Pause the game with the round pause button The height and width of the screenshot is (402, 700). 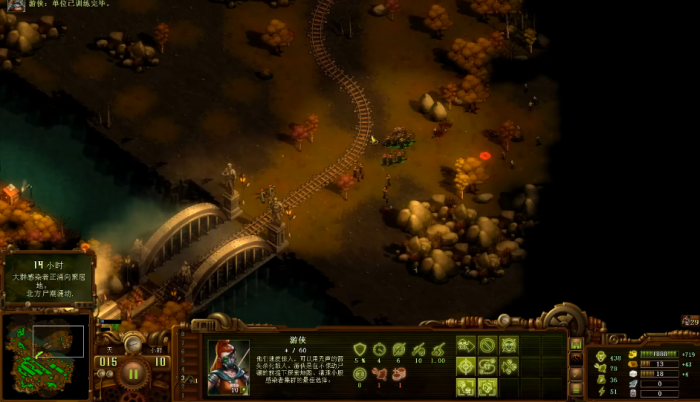coord(133,375)
